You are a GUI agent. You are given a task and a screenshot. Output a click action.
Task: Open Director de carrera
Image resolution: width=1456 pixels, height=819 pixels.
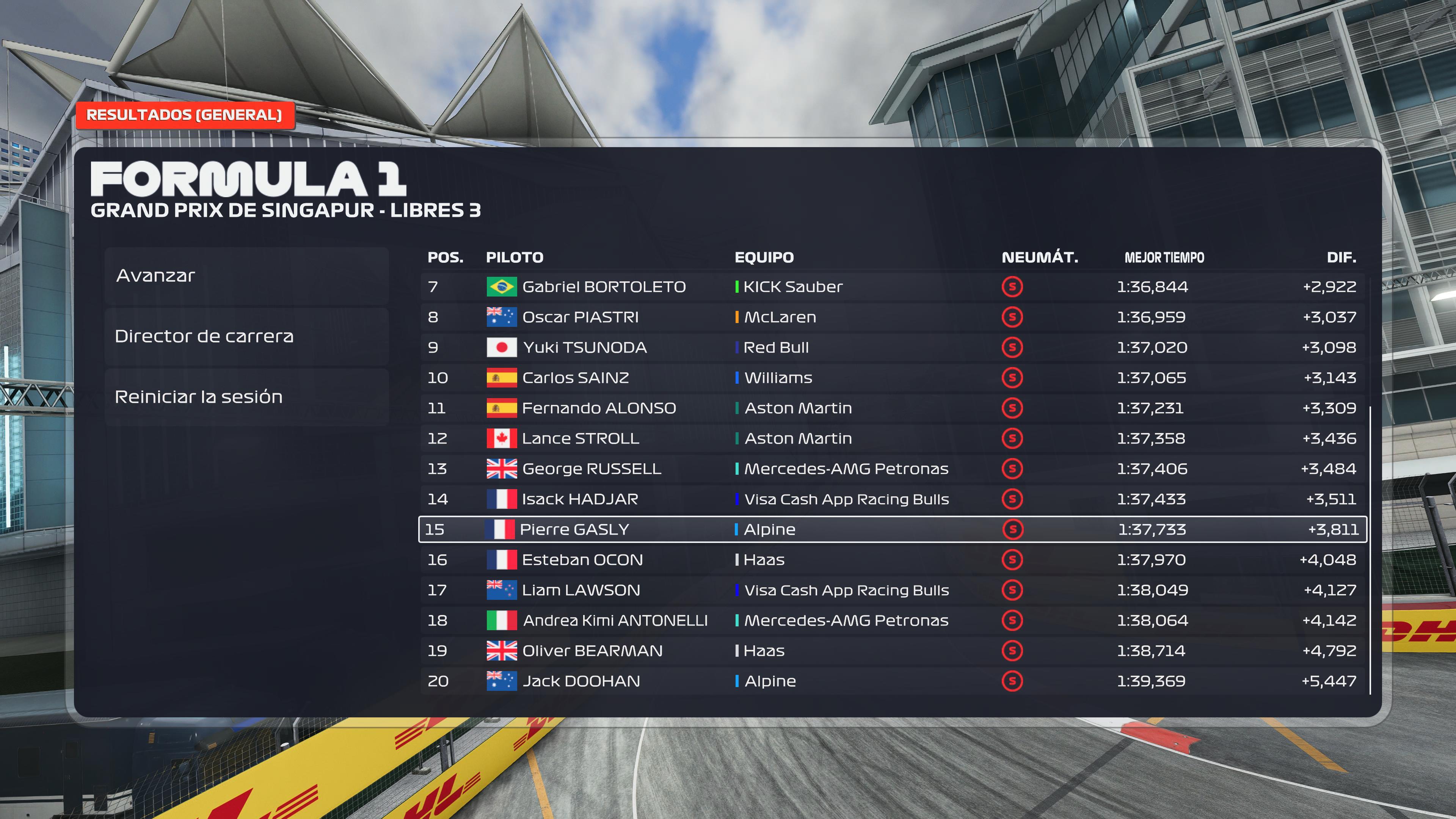pyautogui.click(x=246, y=336)
